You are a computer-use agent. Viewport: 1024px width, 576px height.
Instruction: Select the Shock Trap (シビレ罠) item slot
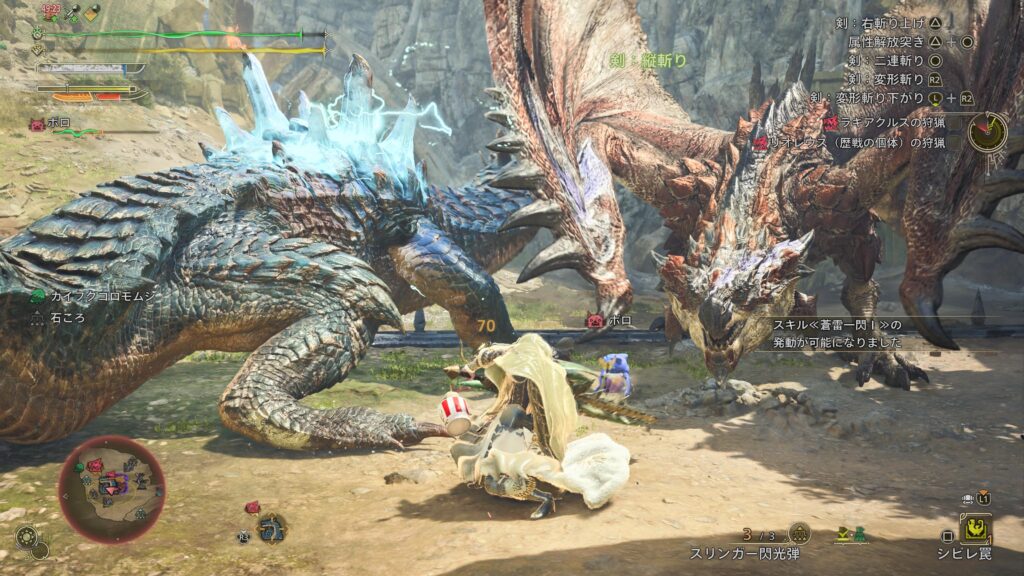975,529
